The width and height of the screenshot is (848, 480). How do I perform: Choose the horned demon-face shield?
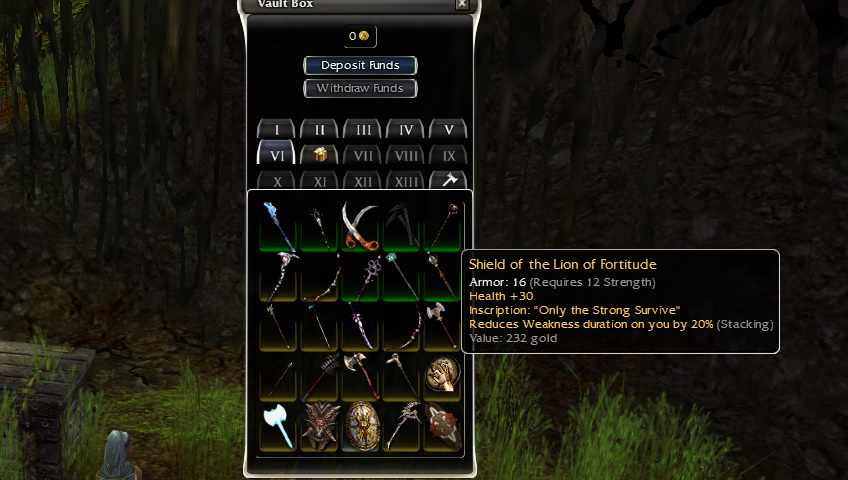[x=320, y=427]
